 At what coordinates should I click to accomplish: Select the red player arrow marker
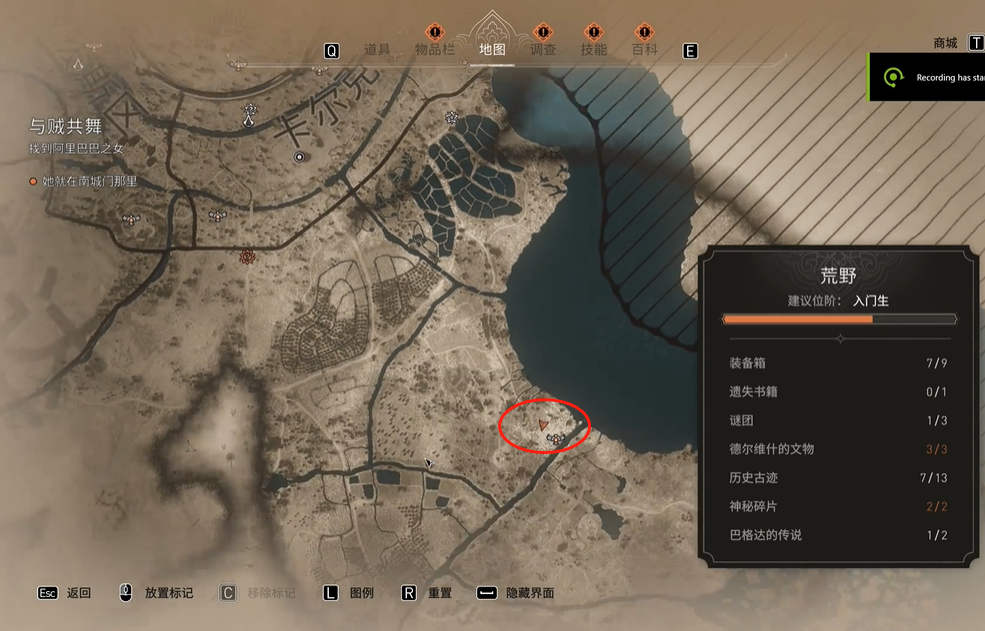pos(543,426)
